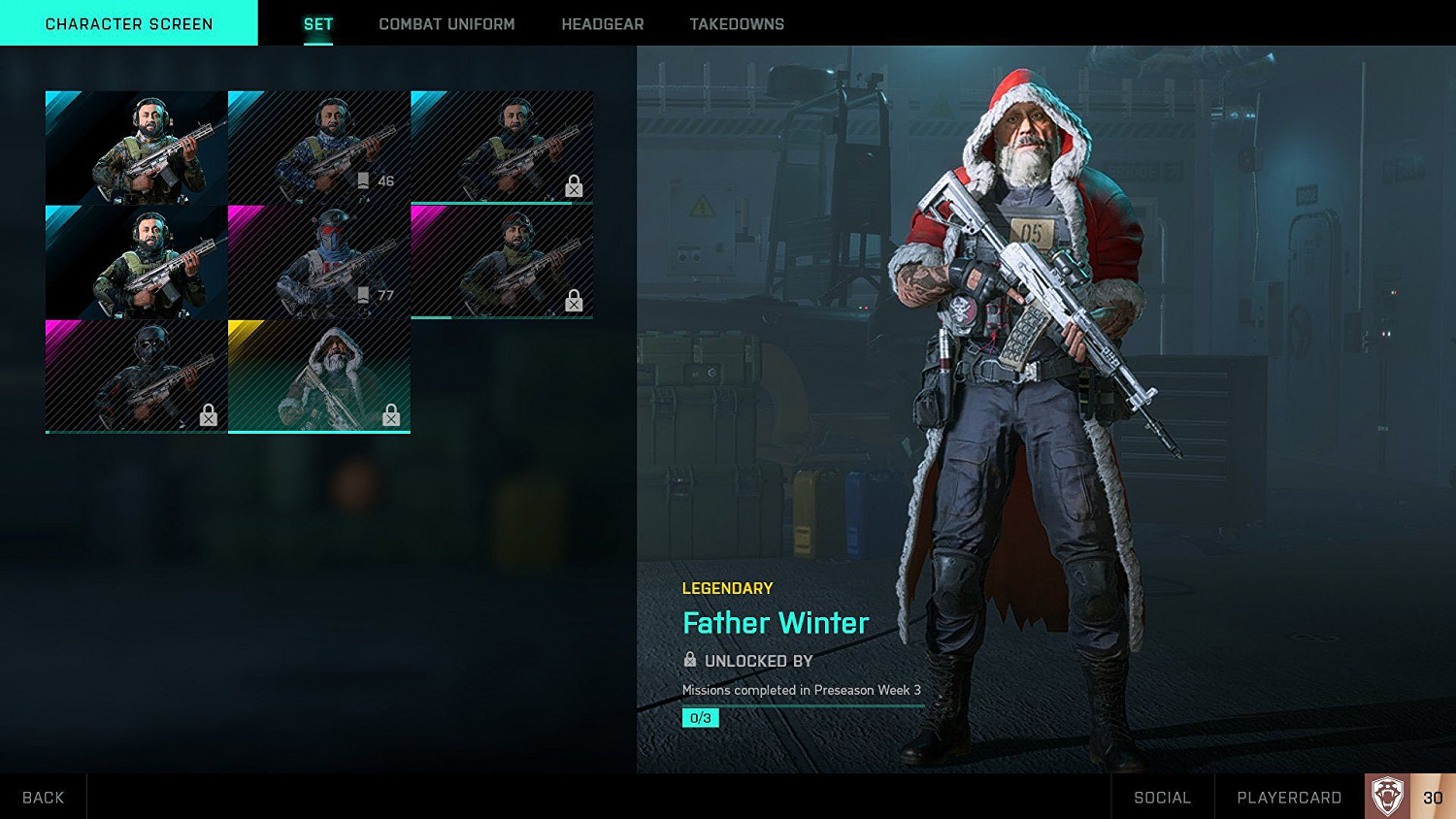Show the Takedowns tab

coord(737,24)
